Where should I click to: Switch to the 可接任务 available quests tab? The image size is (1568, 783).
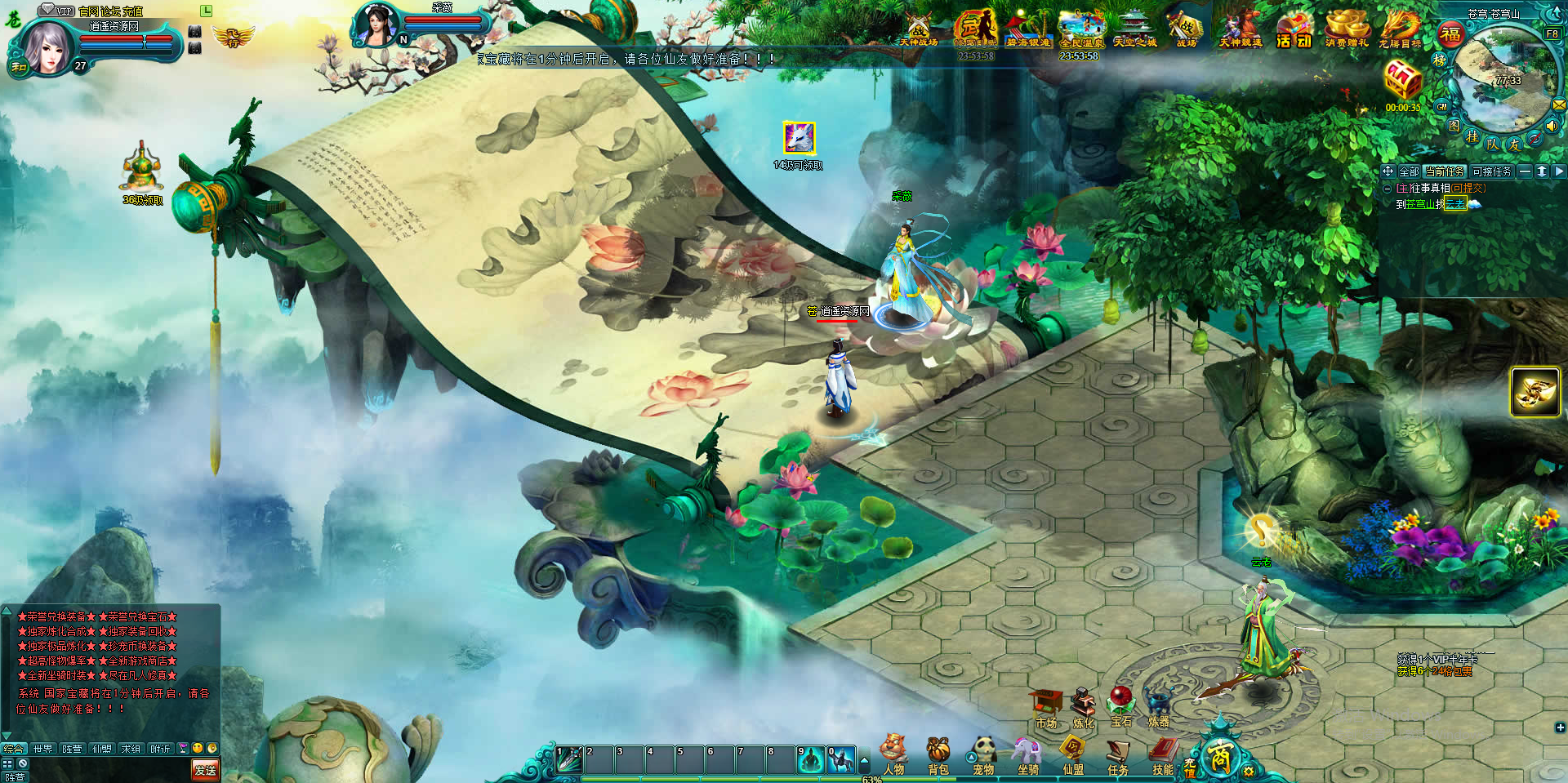(x=1492, y=171)
